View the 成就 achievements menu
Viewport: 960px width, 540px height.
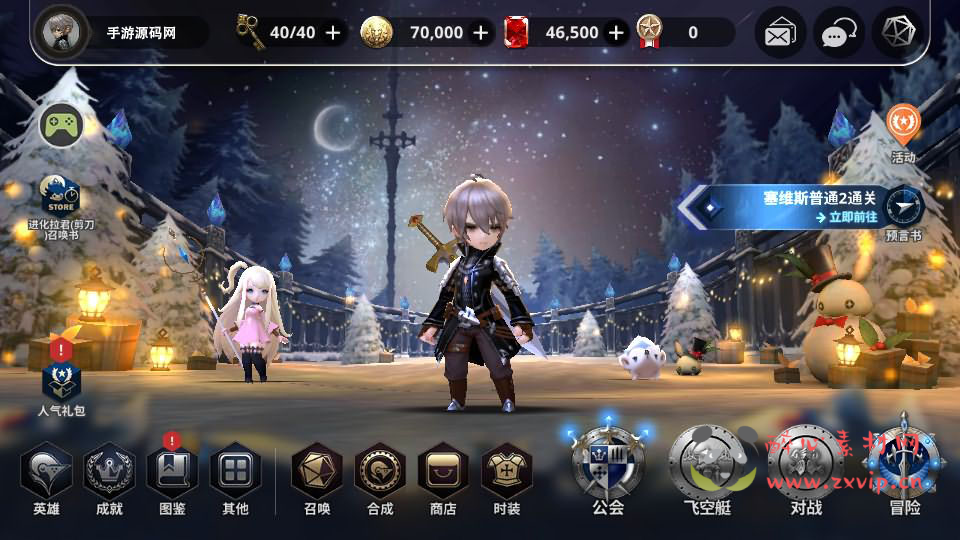tap(109, 473)
